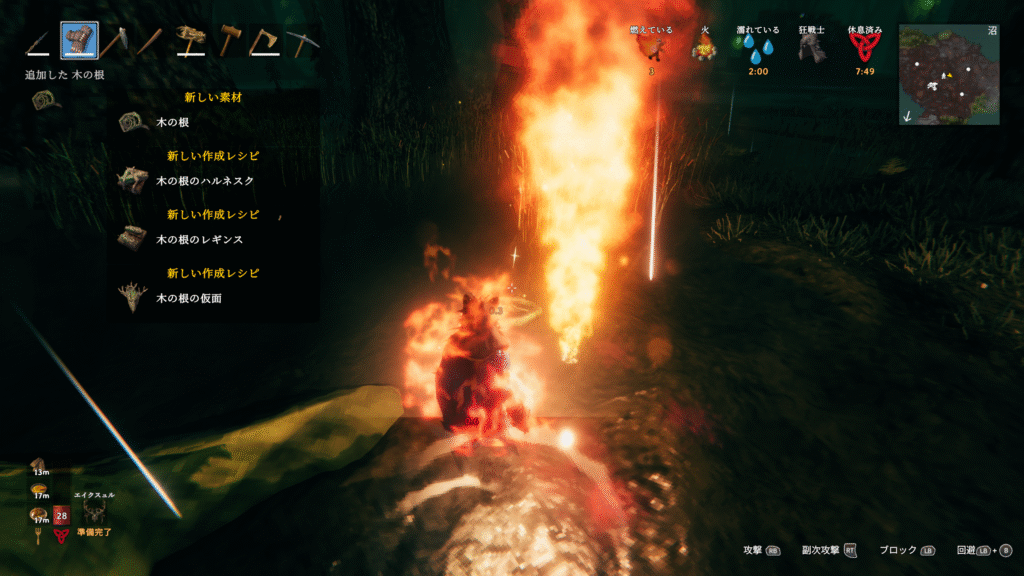This screenshot has height=576, width=1024.
Task: Choose the pickaxe in the hotbar
Action: [301, 42]
